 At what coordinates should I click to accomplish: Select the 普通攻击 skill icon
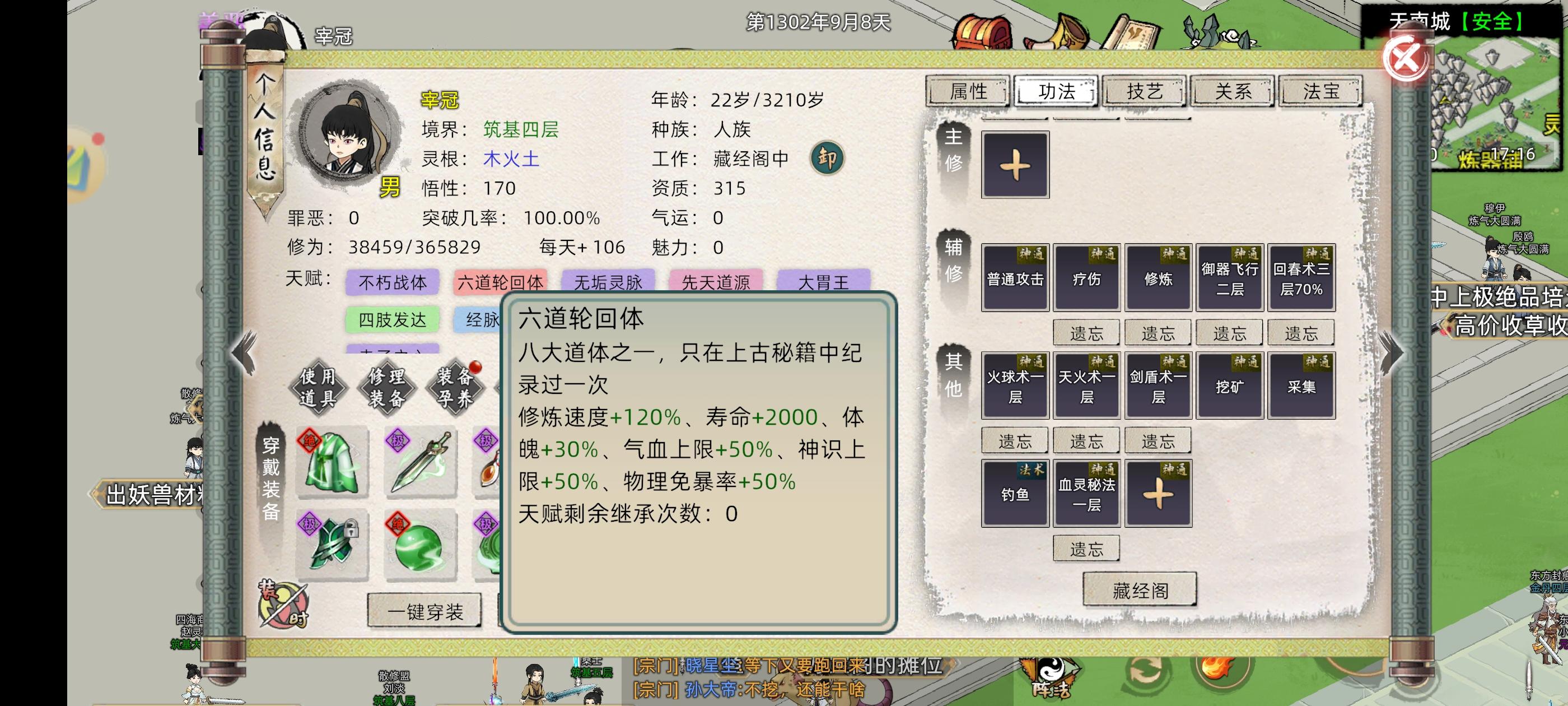click(1015, 278)
